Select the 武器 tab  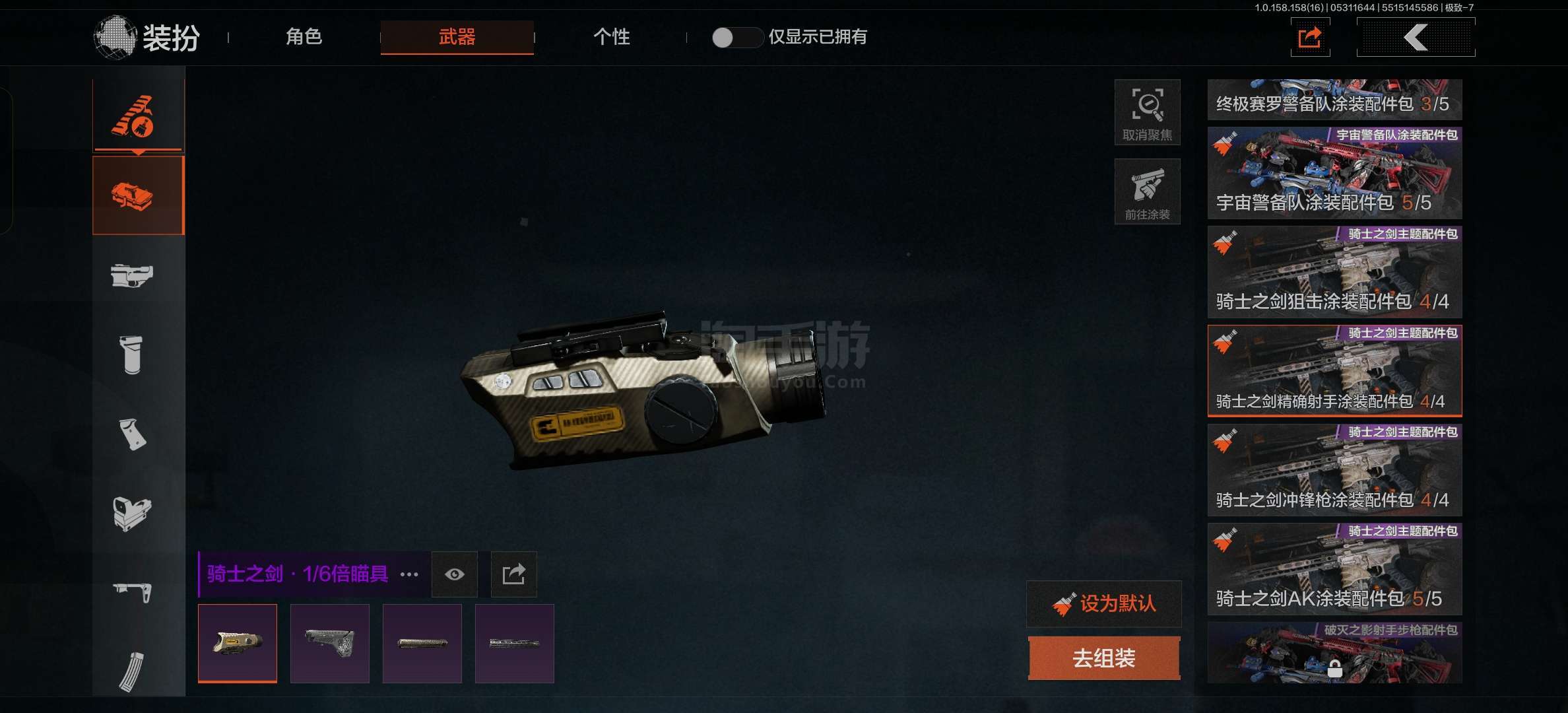pyautogui.click(x=457, y=37)
